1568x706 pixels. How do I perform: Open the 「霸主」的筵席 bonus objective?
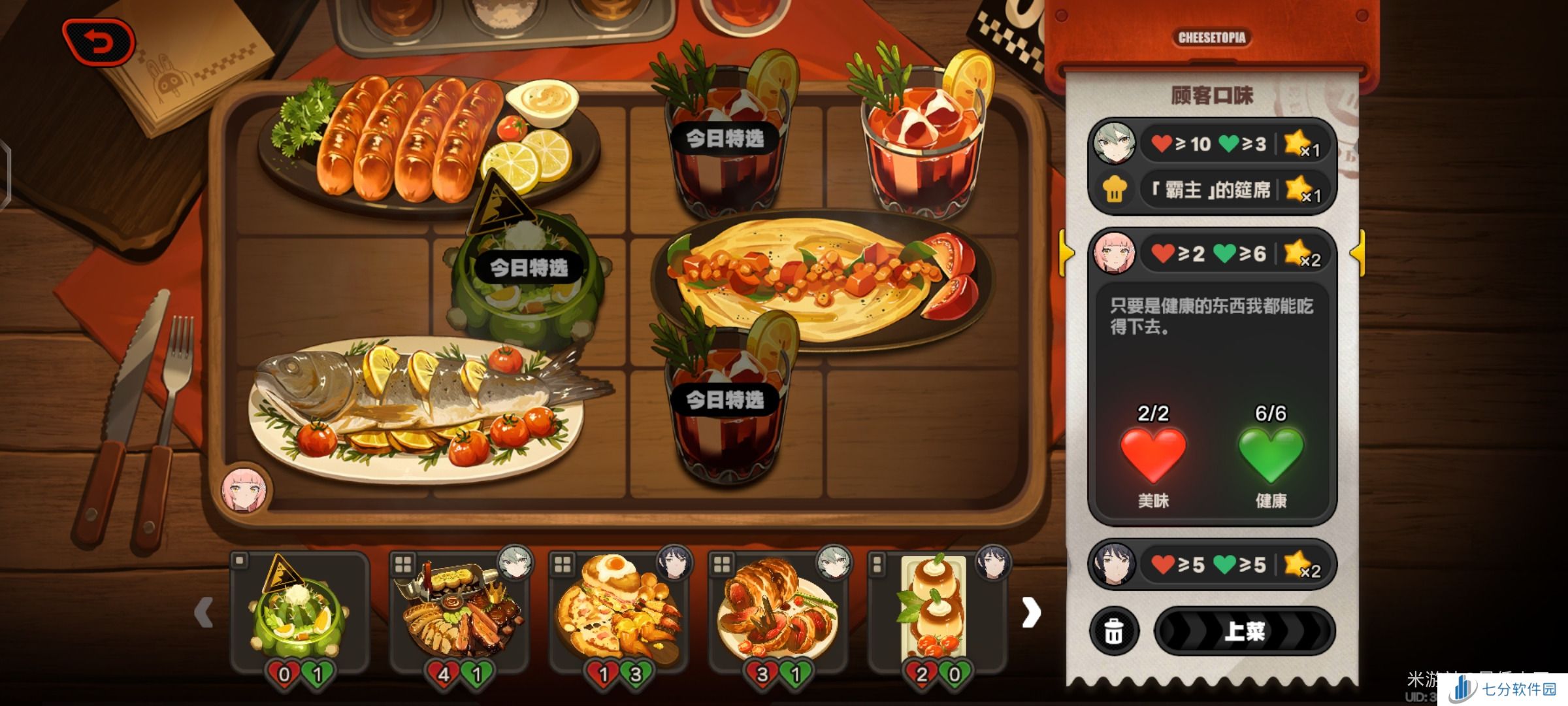[1213, 190]
